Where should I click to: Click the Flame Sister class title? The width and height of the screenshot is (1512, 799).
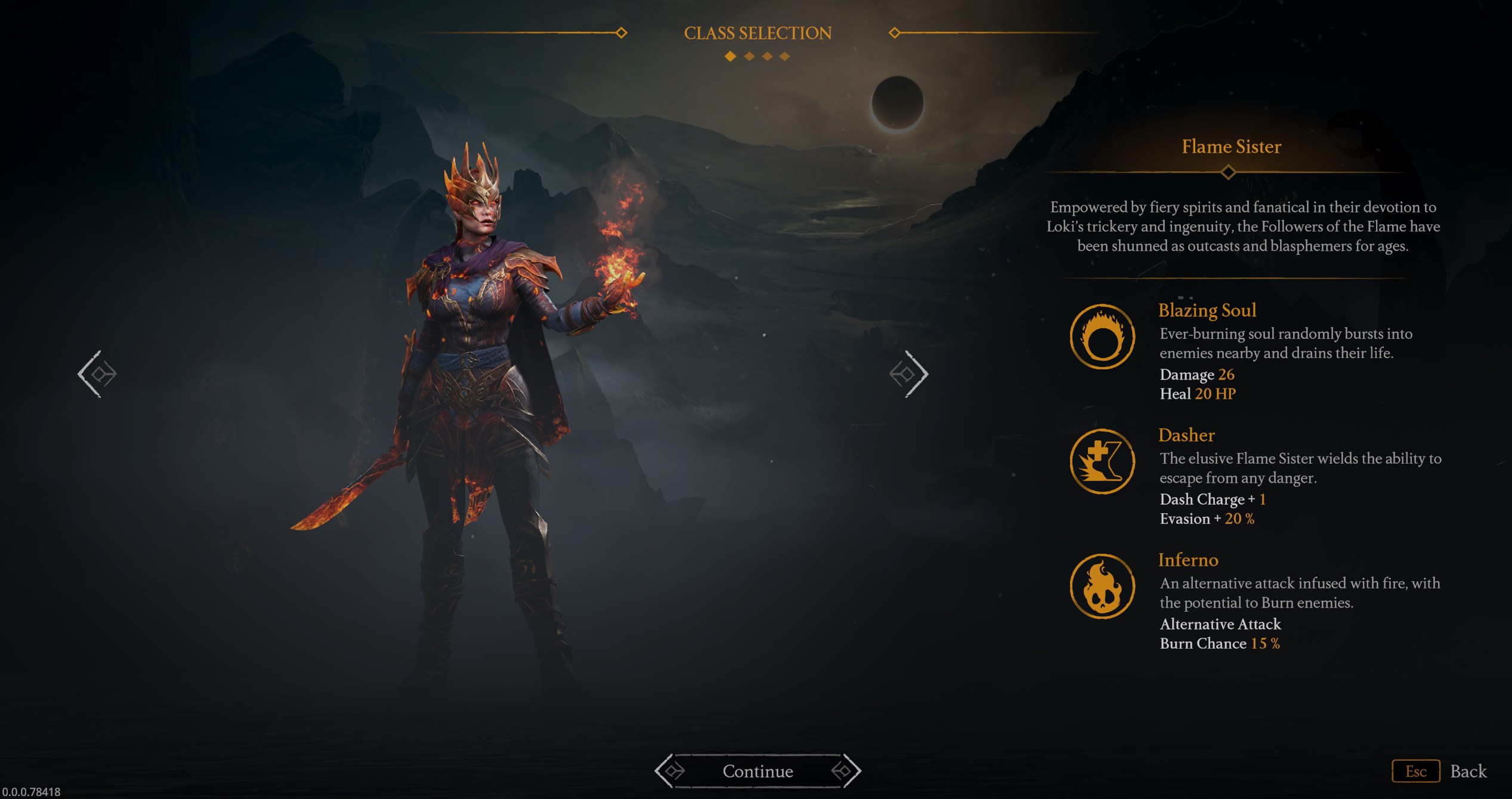(1230, 147)
